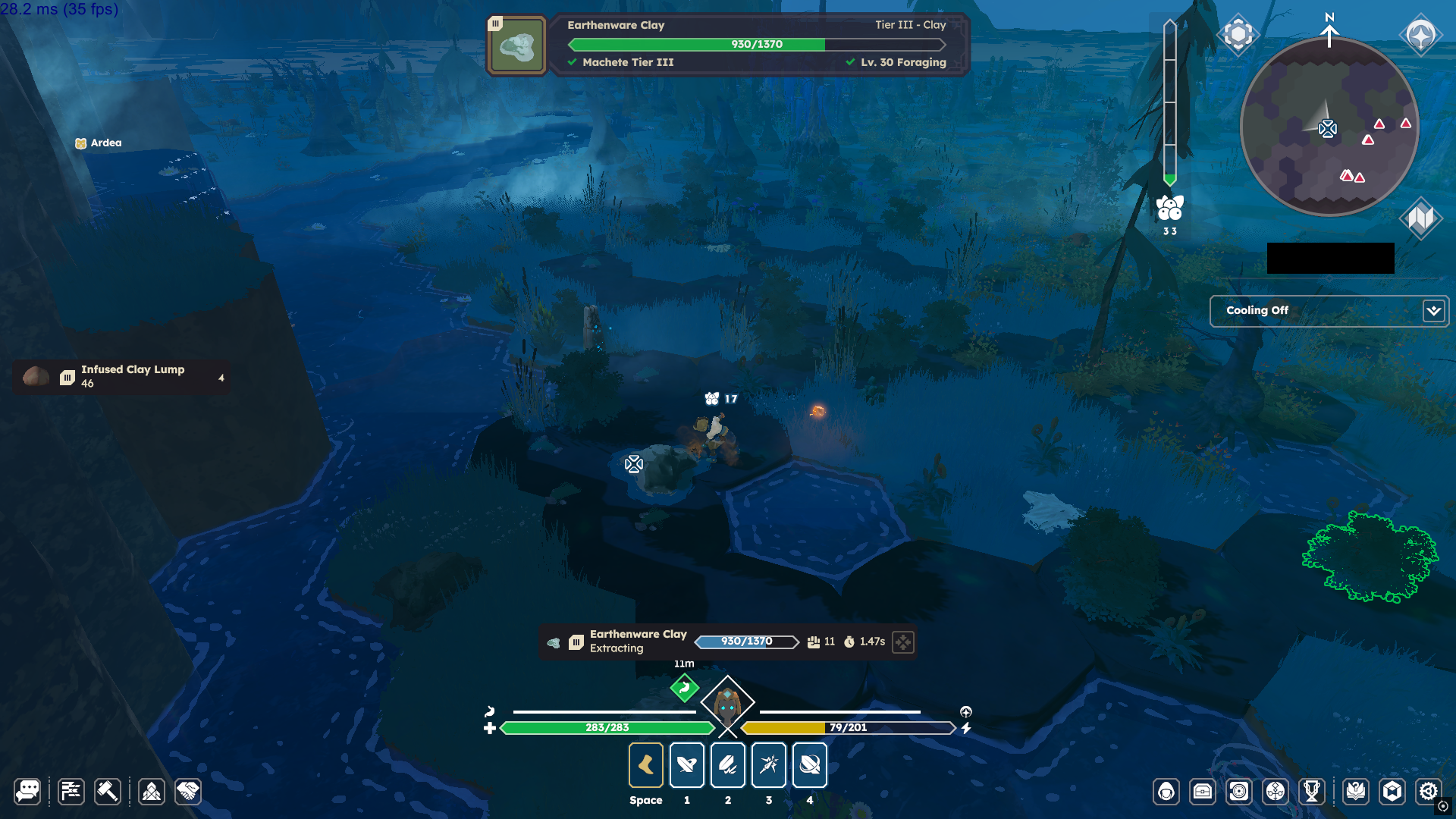Click the circular minimap

pos(1329,127)
